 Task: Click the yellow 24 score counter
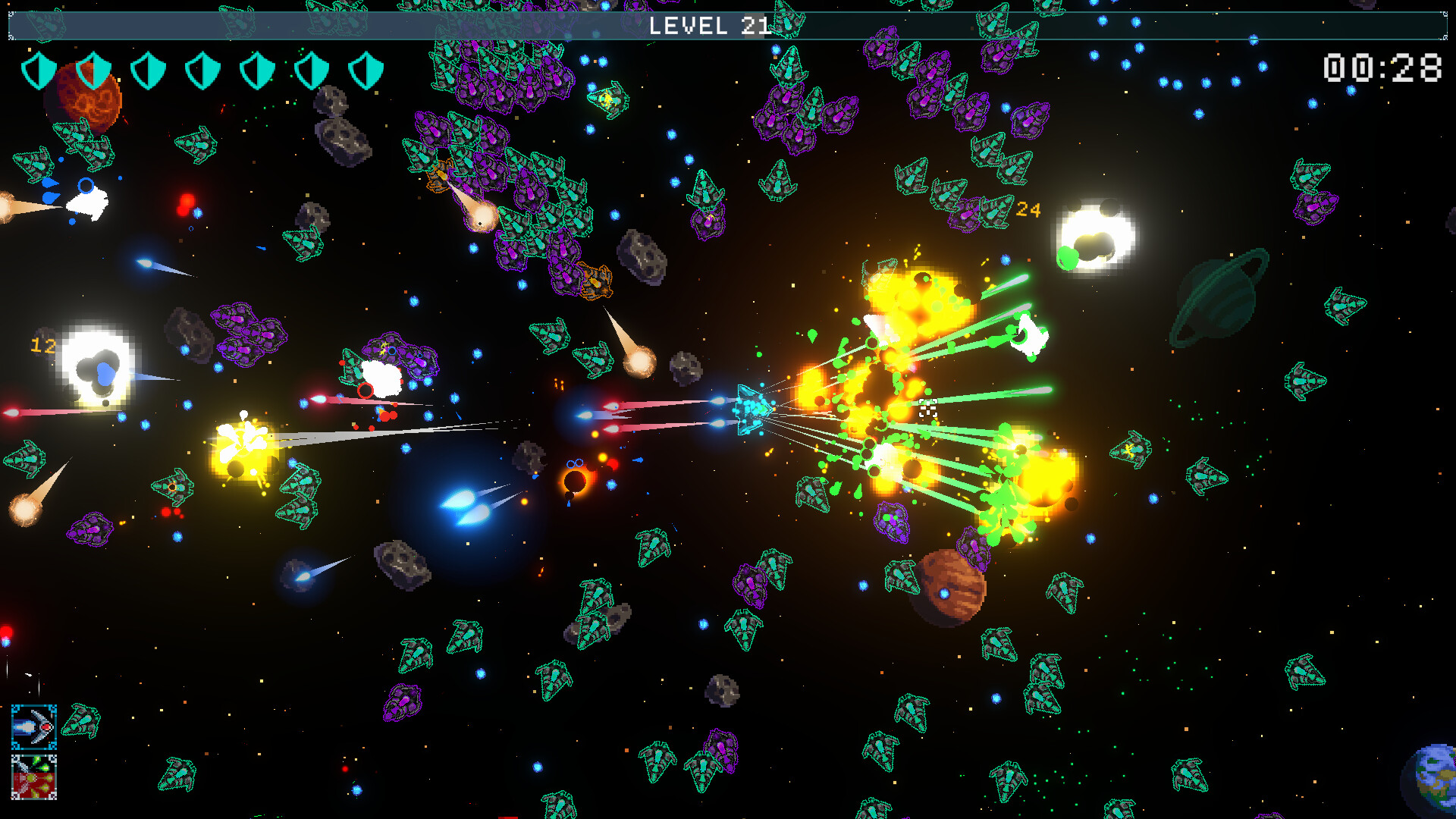[1030, 209]
